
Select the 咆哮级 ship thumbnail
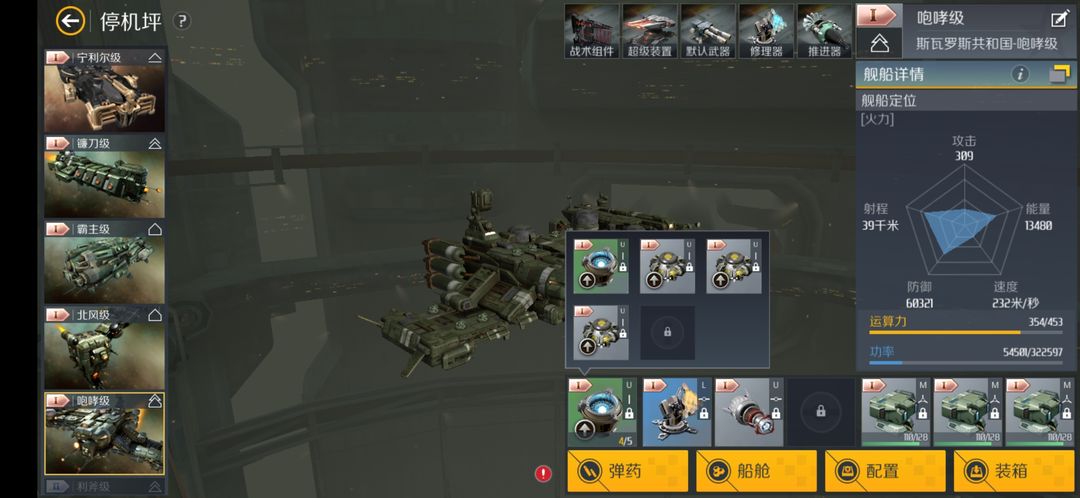(104, 434)
